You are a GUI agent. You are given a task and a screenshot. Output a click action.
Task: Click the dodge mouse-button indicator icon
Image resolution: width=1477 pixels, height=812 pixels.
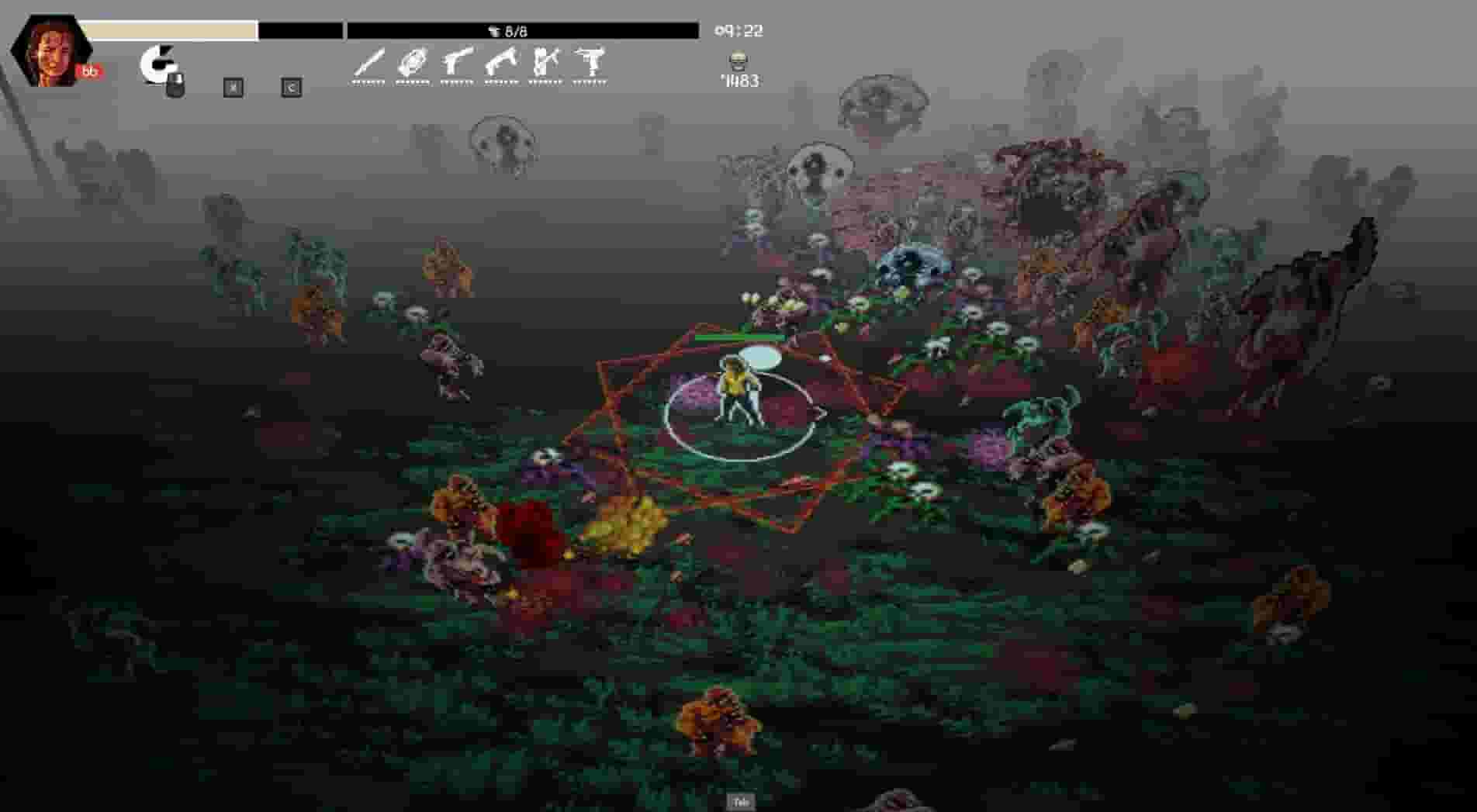click(x=163, y=66)
